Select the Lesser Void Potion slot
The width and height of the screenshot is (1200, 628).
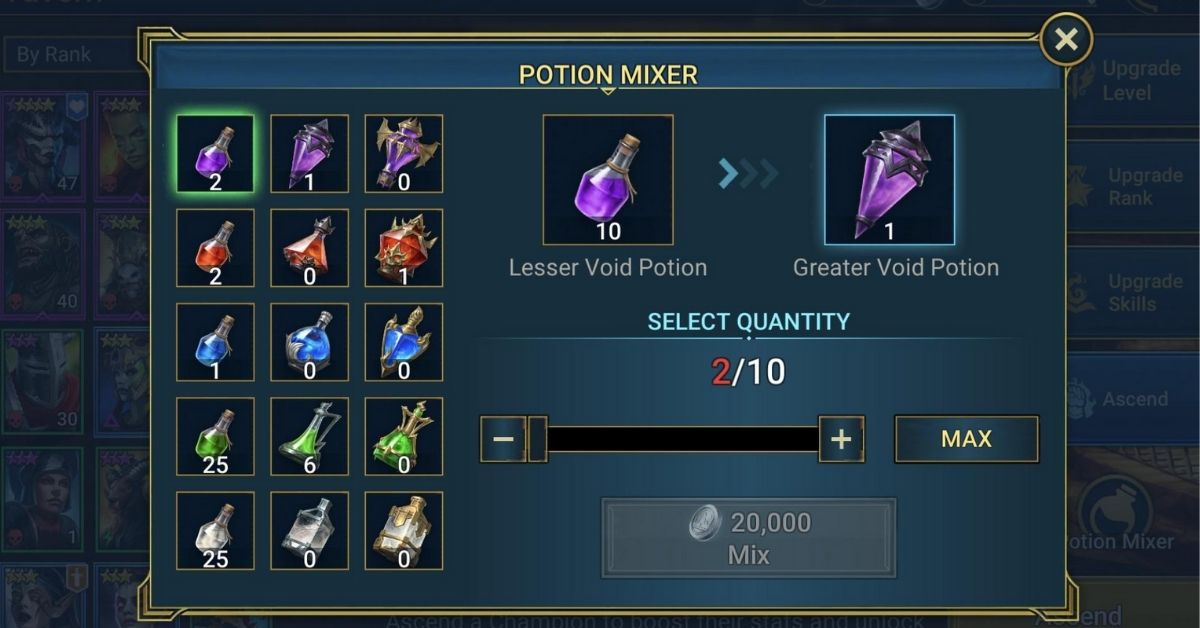215,153
